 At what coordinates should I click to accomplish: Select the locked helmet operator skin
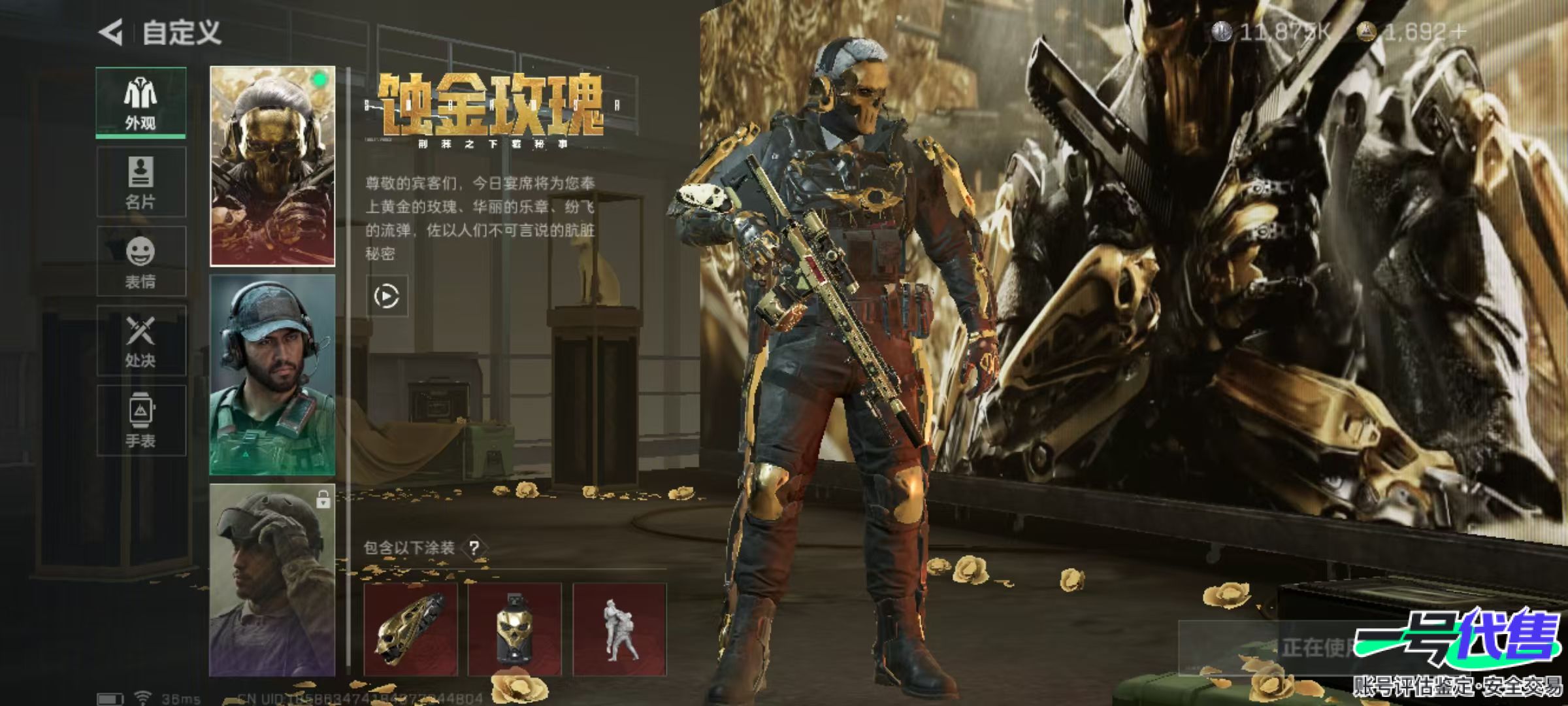tap(272, 580)
